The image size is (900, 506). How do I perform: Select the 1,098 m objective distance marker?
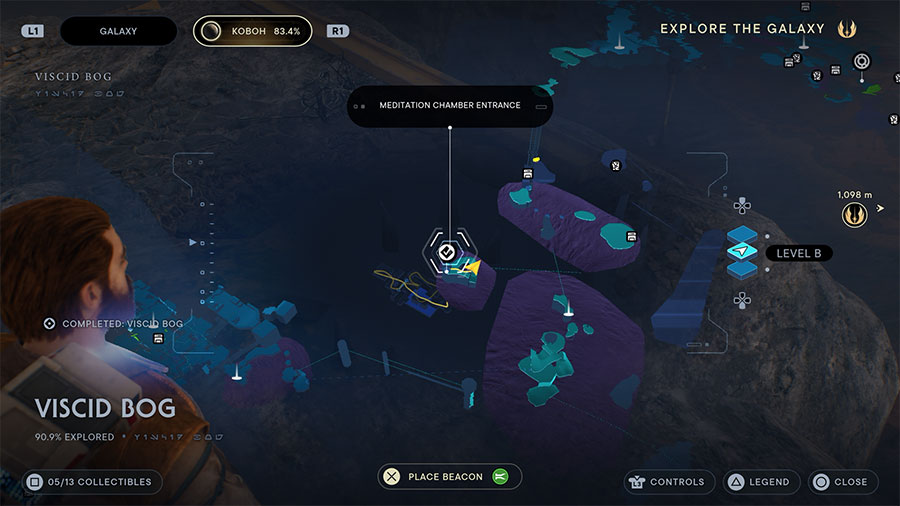tap(855, 211)
